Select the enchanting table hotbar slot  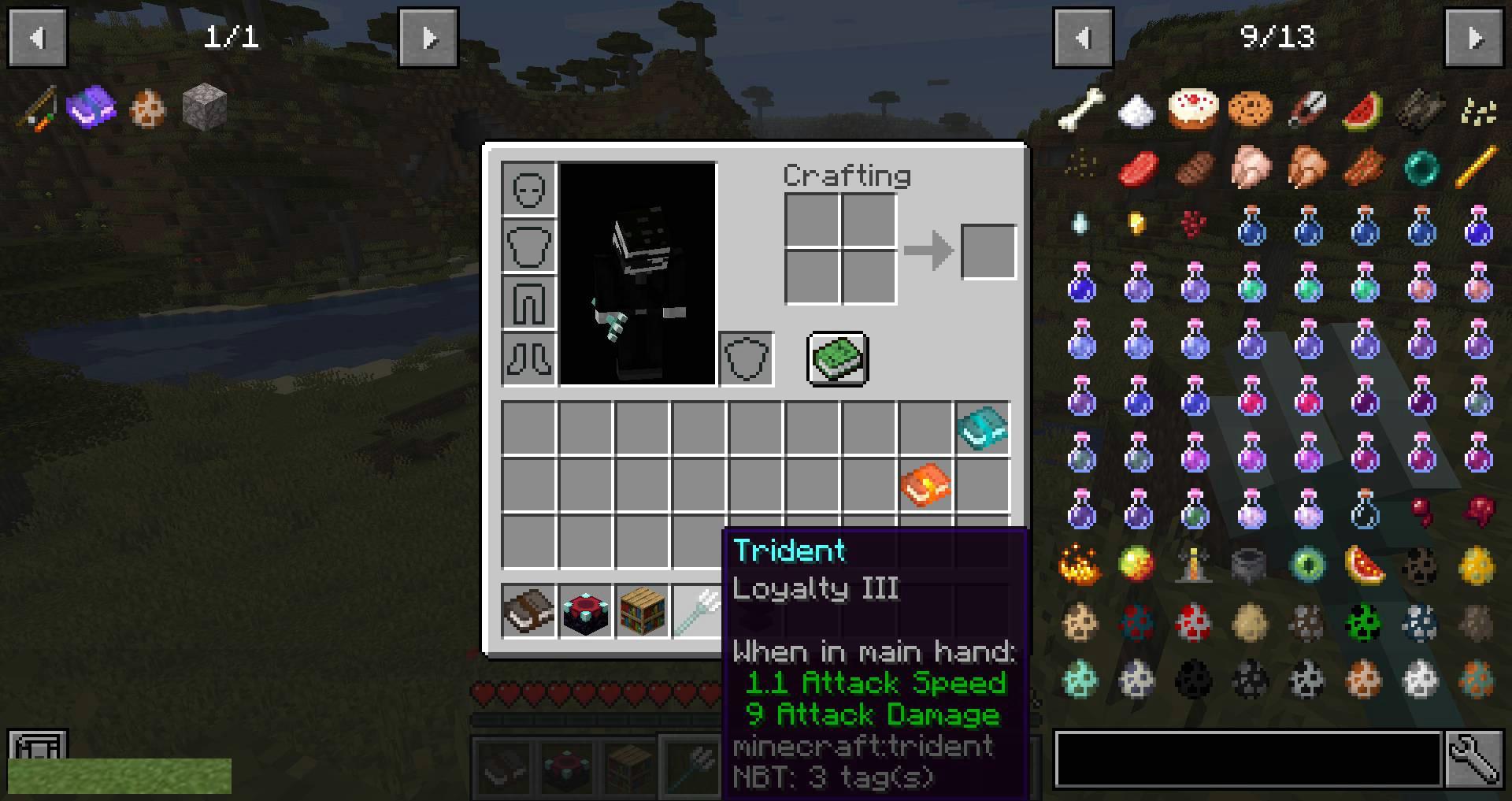(x=585, y=611)
